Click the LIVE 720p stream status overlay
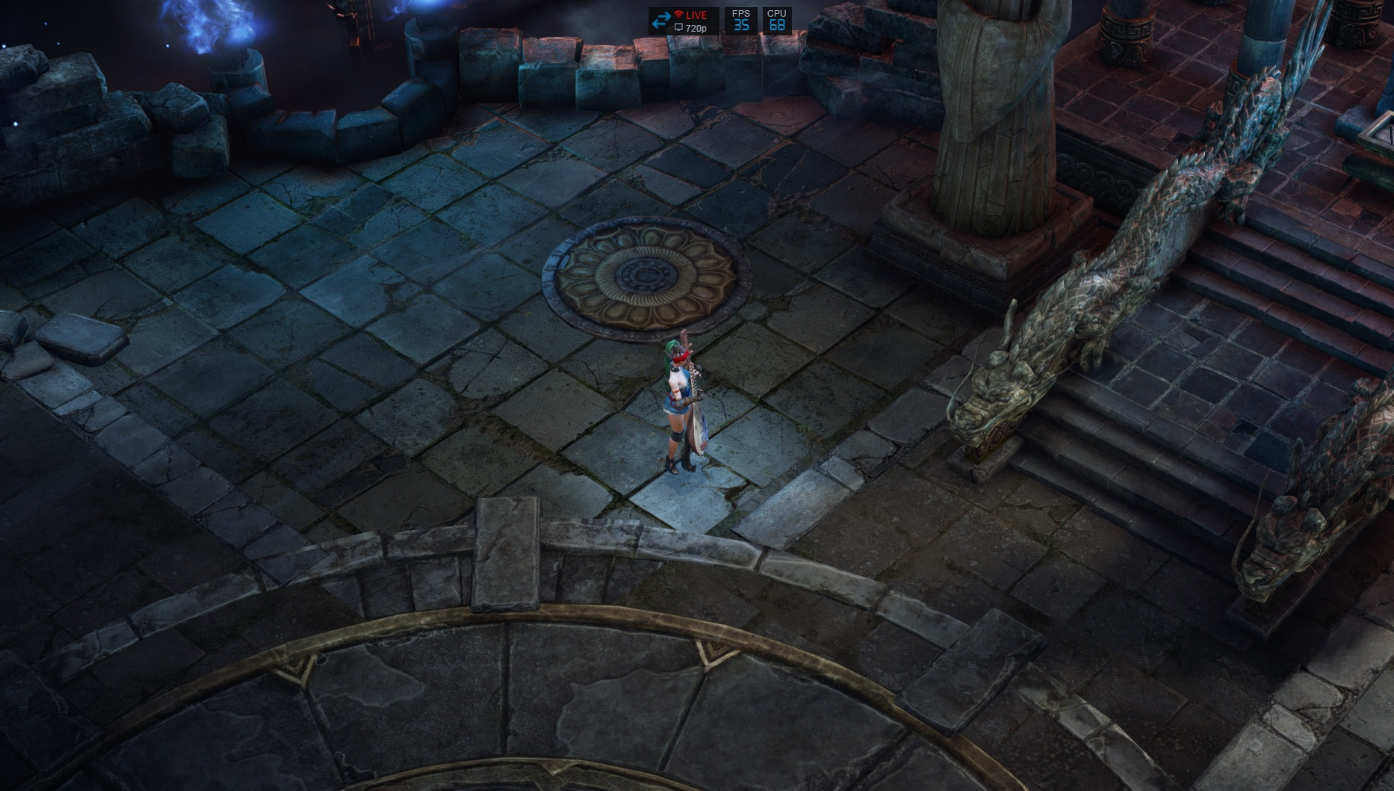Screen dimensions: 1394x791 (x=683, y=21)
